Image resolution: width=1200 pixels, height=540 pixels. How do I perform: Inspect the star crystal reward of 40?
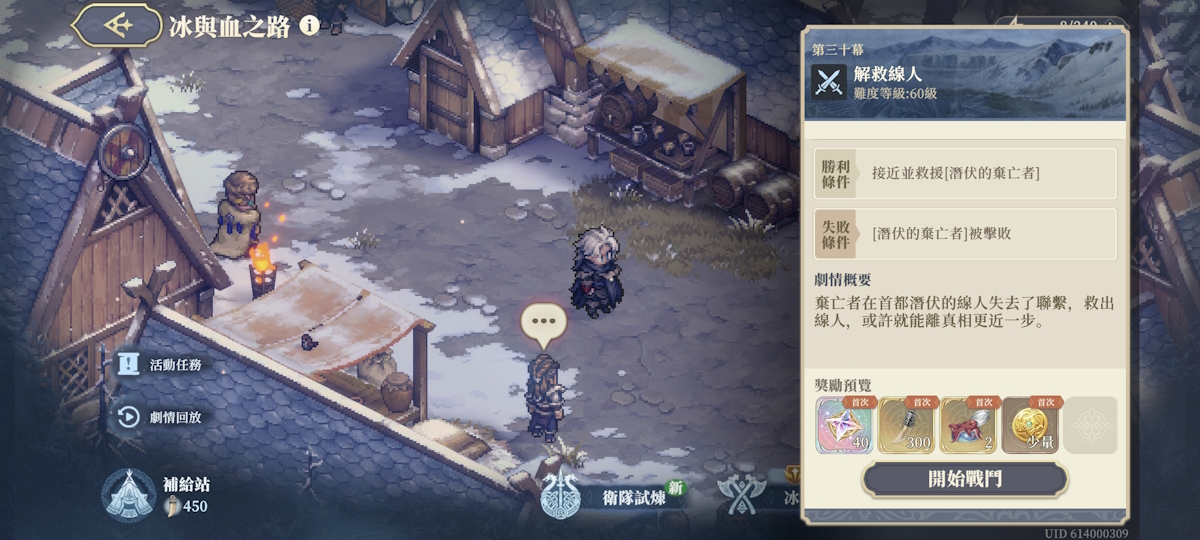[845, 425]
